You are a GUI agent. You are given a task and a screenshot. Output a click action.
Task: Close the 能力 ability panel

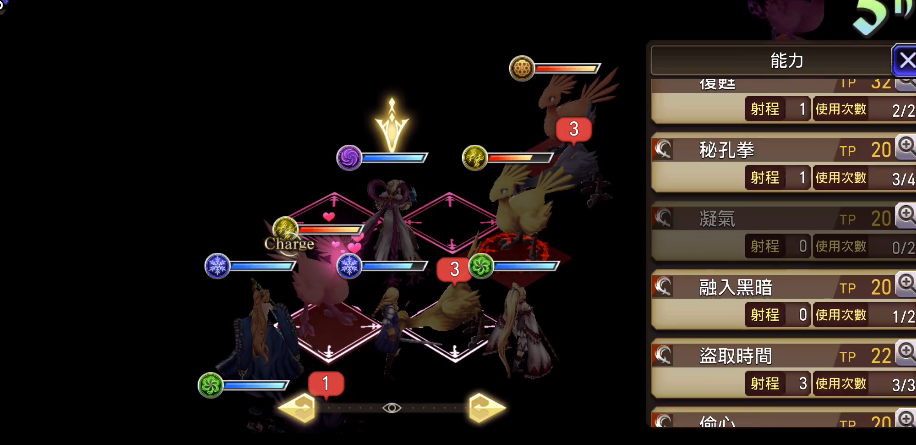click(x=903, y=59)
